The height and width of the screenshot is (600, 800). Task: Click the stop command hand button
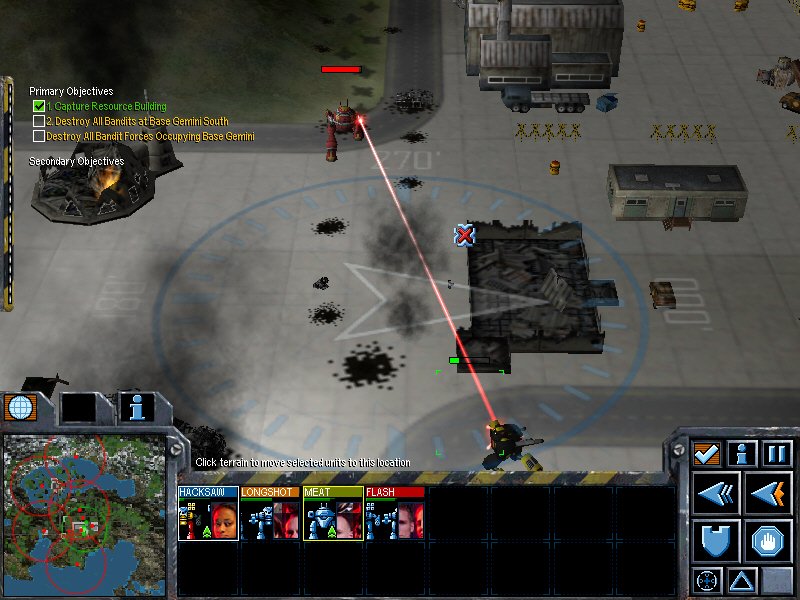pyautogui.click(x=769, y=540)
